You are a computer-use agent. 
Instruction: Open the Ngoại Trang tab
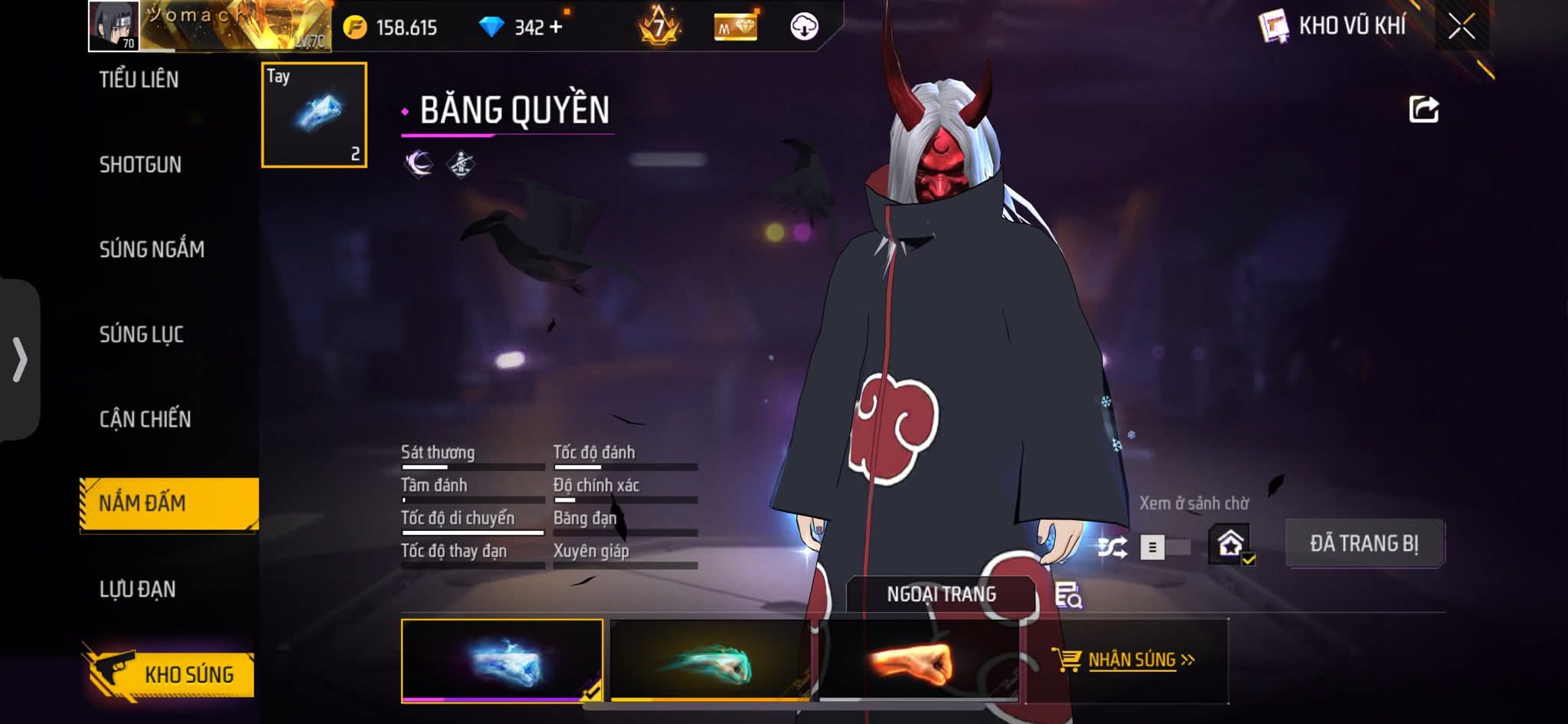(941, 594)
